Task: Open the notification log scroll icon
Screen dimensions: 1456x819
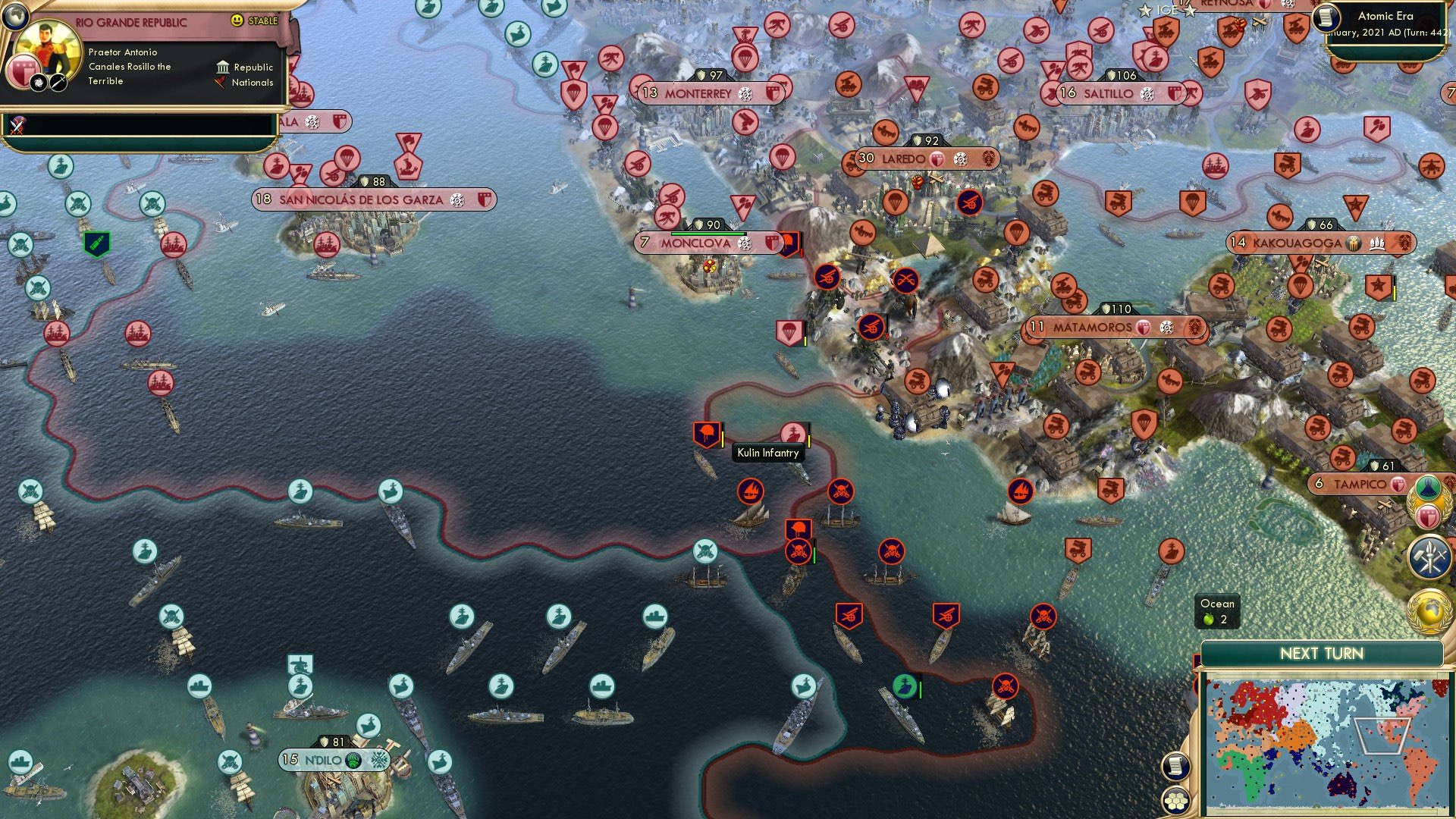Action: point(1175,767)
